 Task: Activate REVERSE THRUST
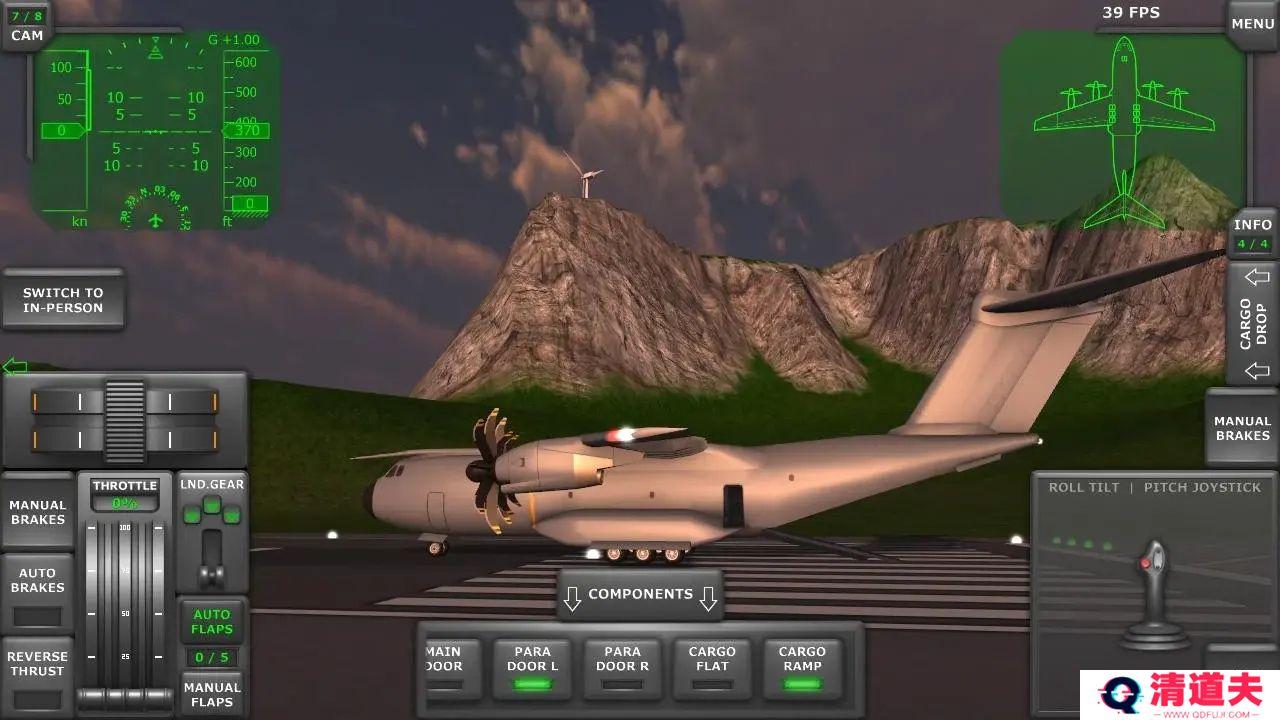pyautogui.click(x=38, y=673)
